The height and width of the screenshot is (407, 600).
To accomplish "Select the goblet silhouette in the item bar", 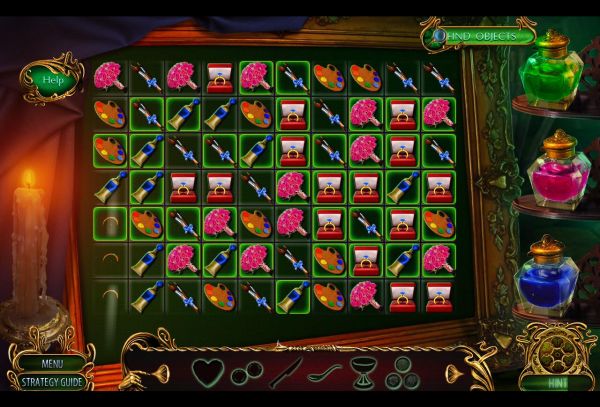I will (363, 373).
